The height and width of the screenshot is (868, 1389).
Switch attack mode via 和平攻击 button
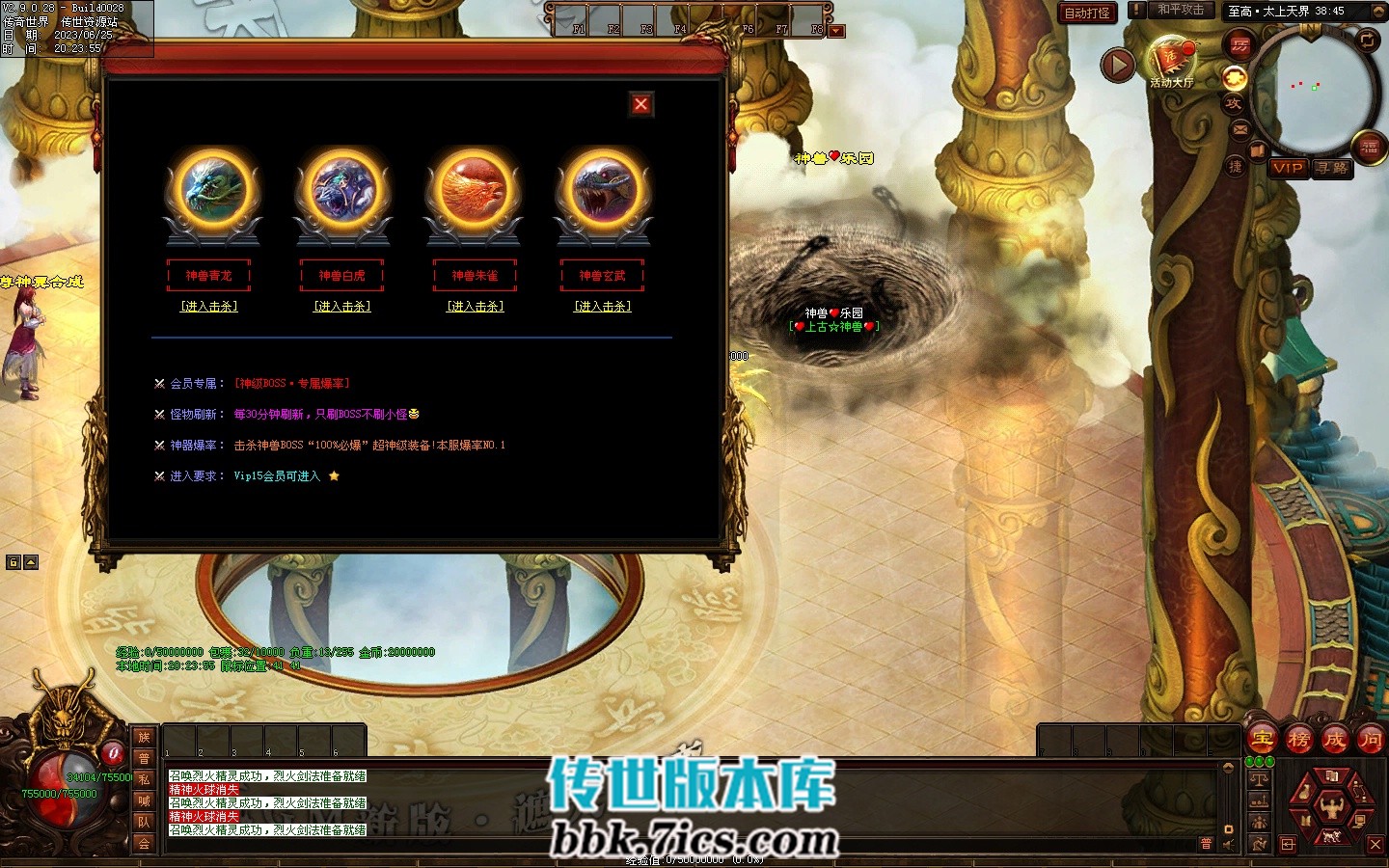point(1181,11)
